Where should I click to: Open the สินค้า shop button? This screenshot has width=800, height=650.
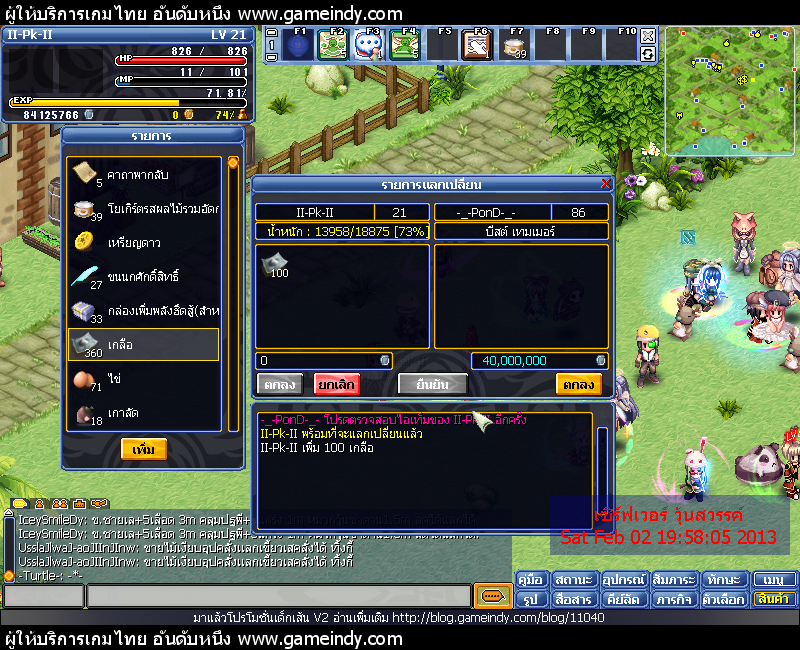[774, 599]
